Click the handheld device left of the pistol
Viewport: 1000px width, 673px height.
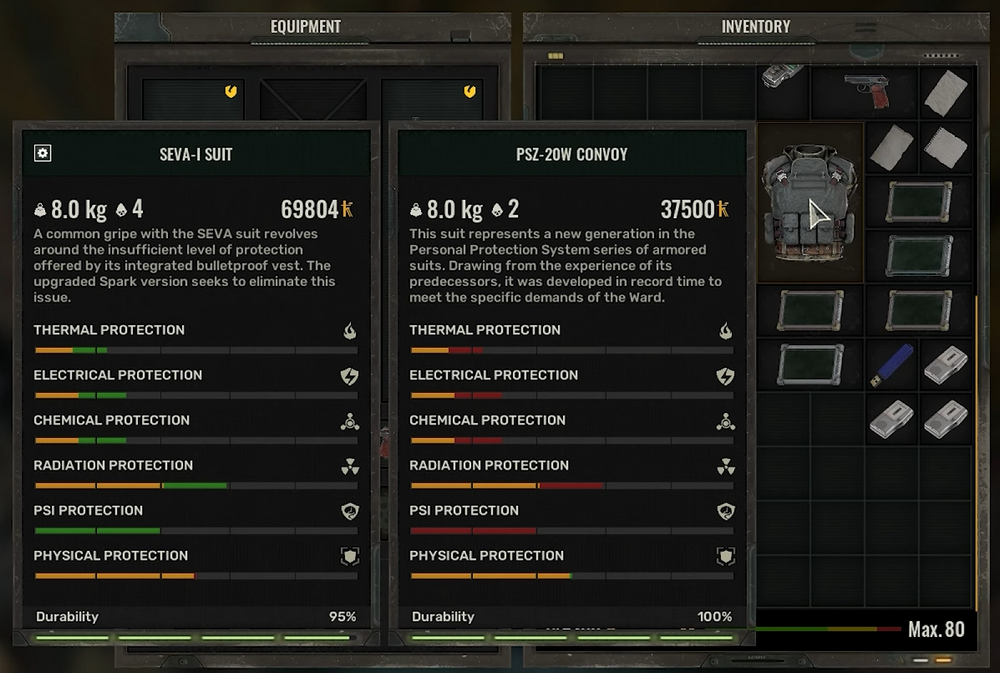coord(783,77)
